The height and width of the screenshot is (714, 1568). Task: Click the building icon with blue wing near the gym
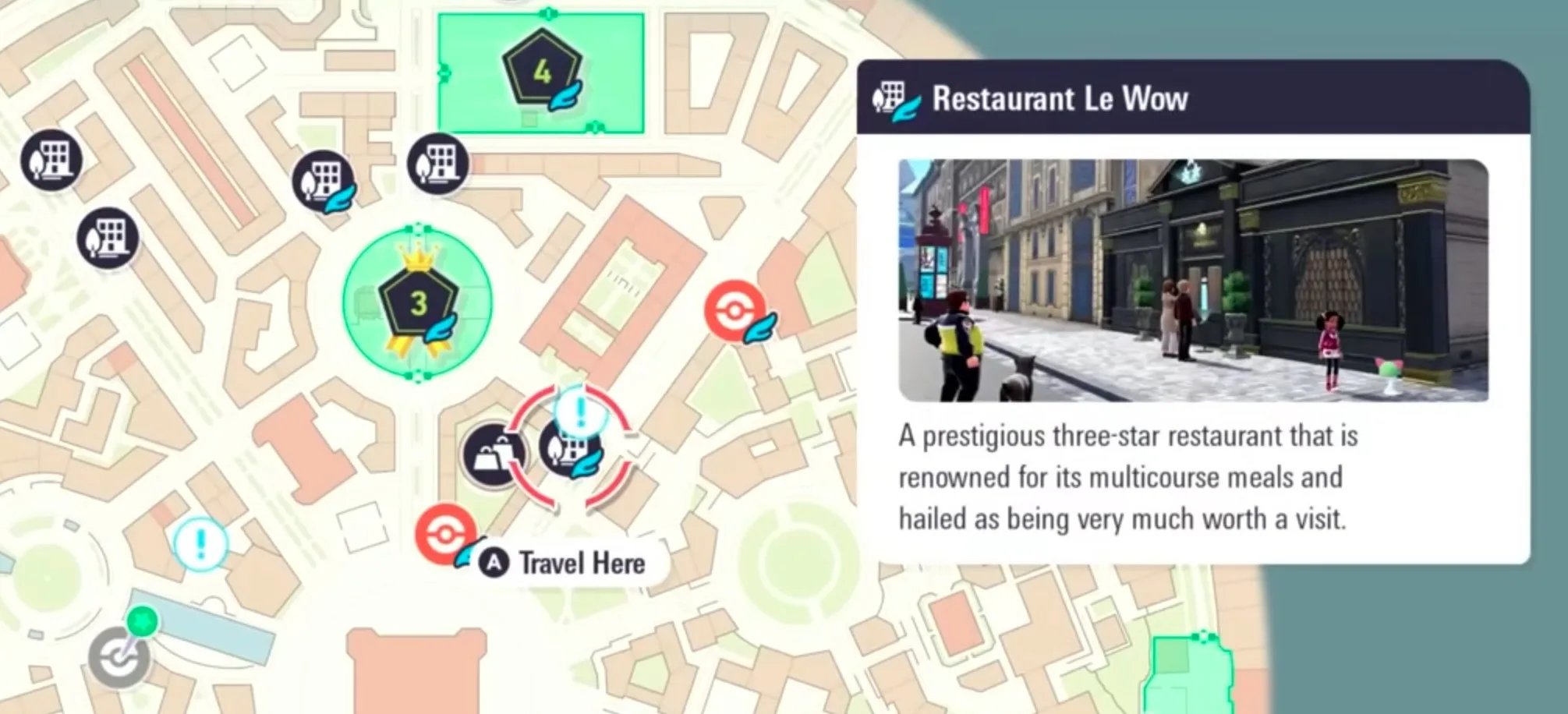coord(324,181)
